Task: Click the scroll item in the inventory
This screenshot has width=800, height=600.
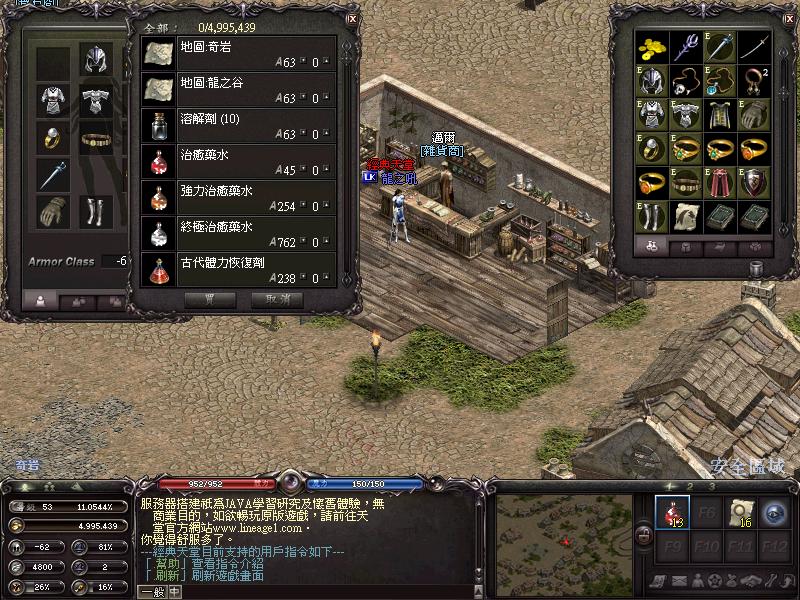Action: 686,217
